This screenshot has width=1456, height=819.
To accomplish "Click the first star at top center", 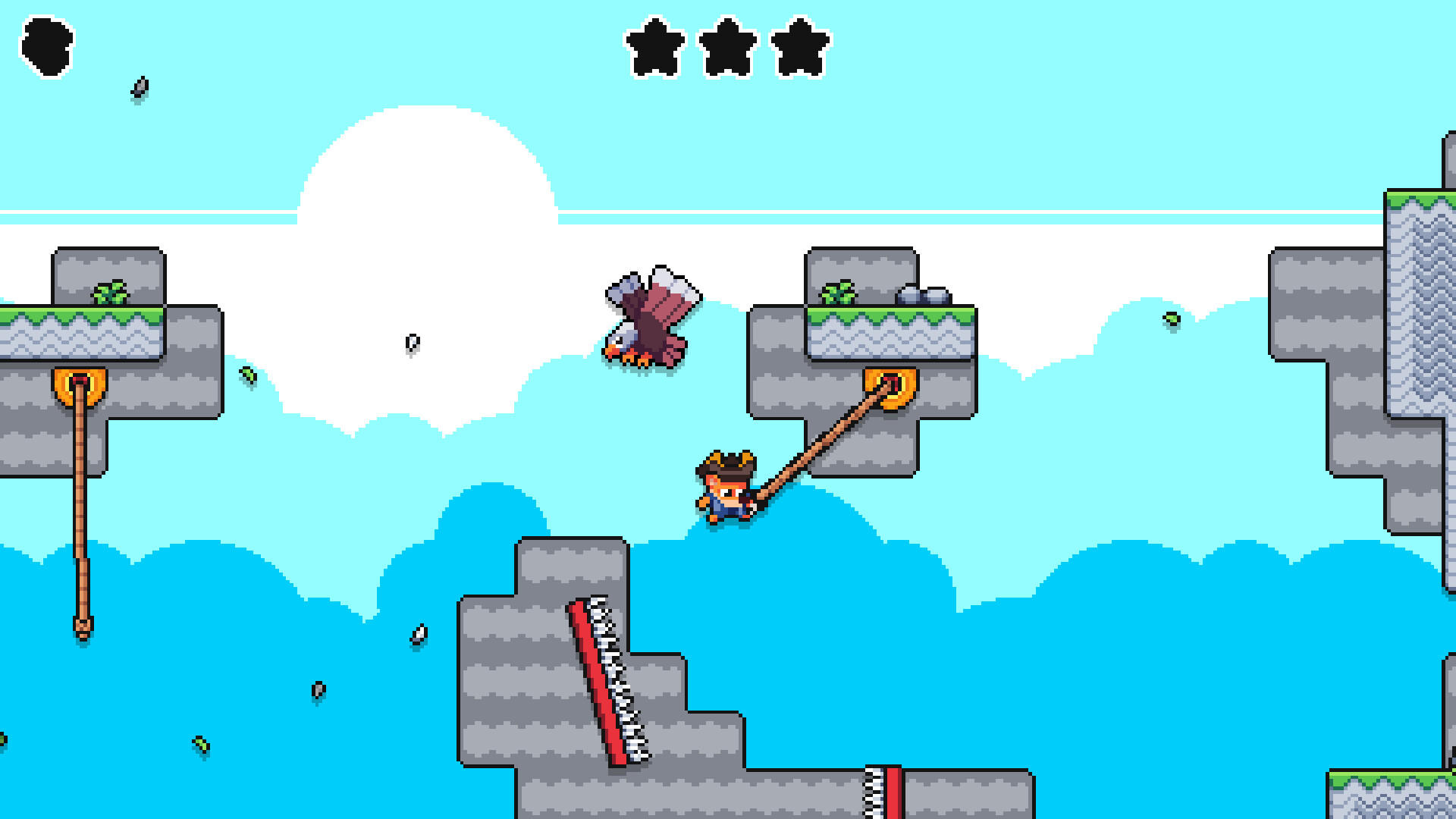I will point(654,47).
